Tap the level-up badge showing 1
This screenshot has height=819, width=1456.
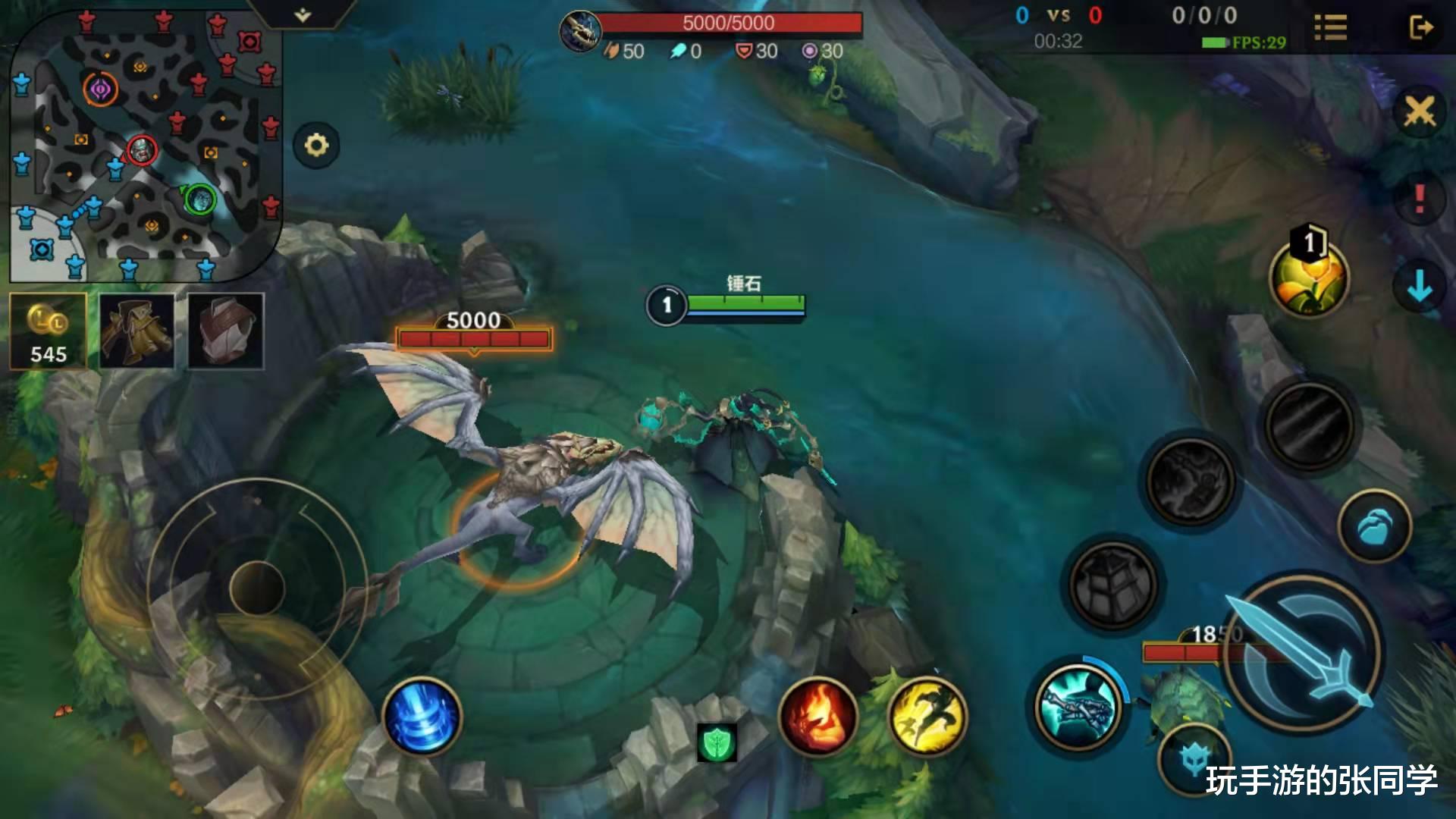(1308, 243)
